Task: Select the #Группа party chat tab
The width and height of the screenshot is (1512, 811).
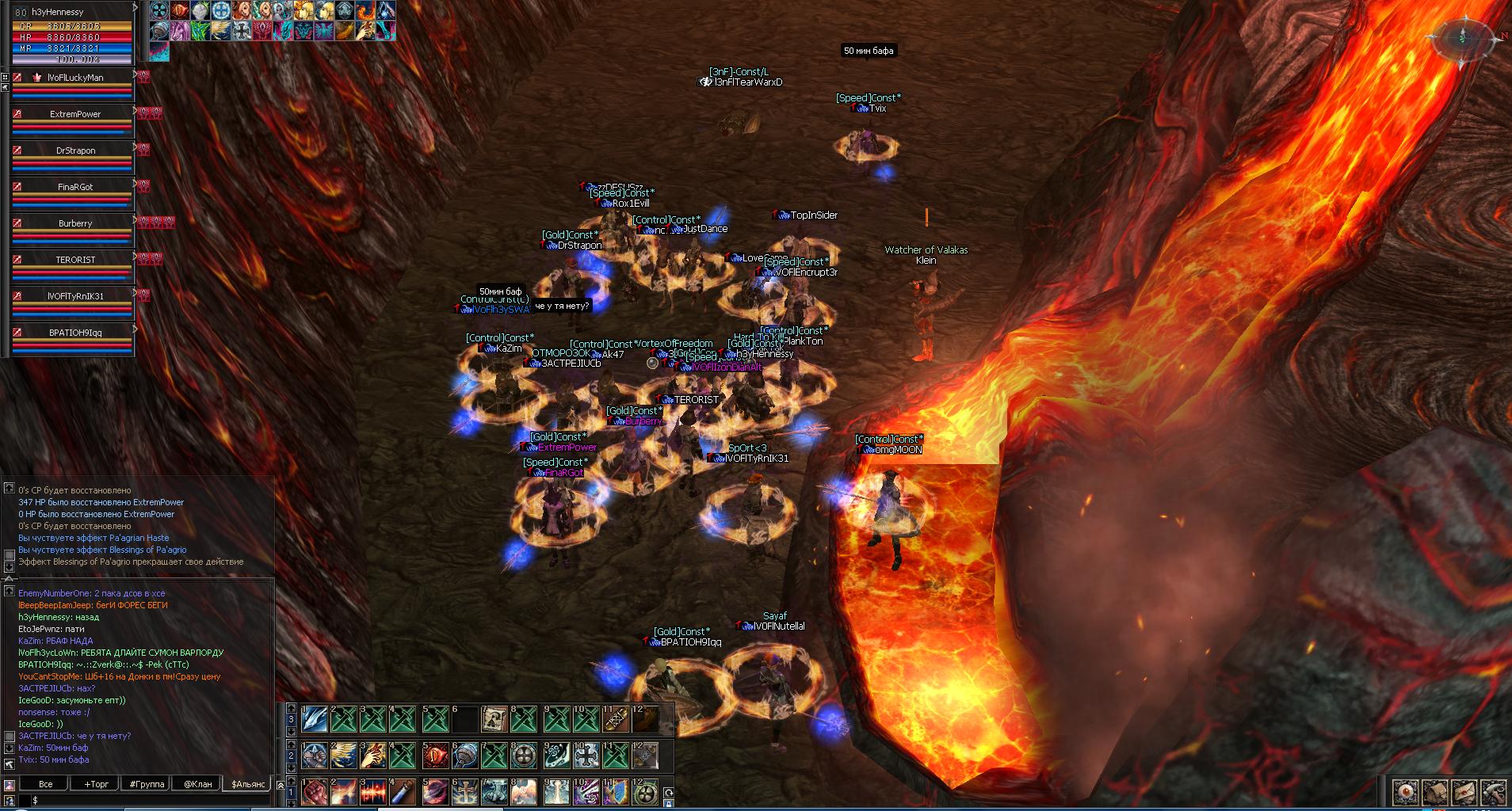Action: point(147,784)
